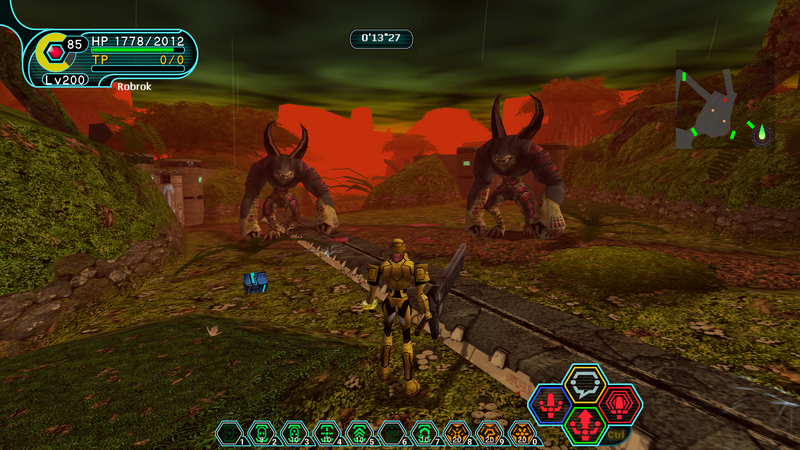Activate the blue-bordered attack action hexagon
The image size is (800, 450).
(549, 404)
